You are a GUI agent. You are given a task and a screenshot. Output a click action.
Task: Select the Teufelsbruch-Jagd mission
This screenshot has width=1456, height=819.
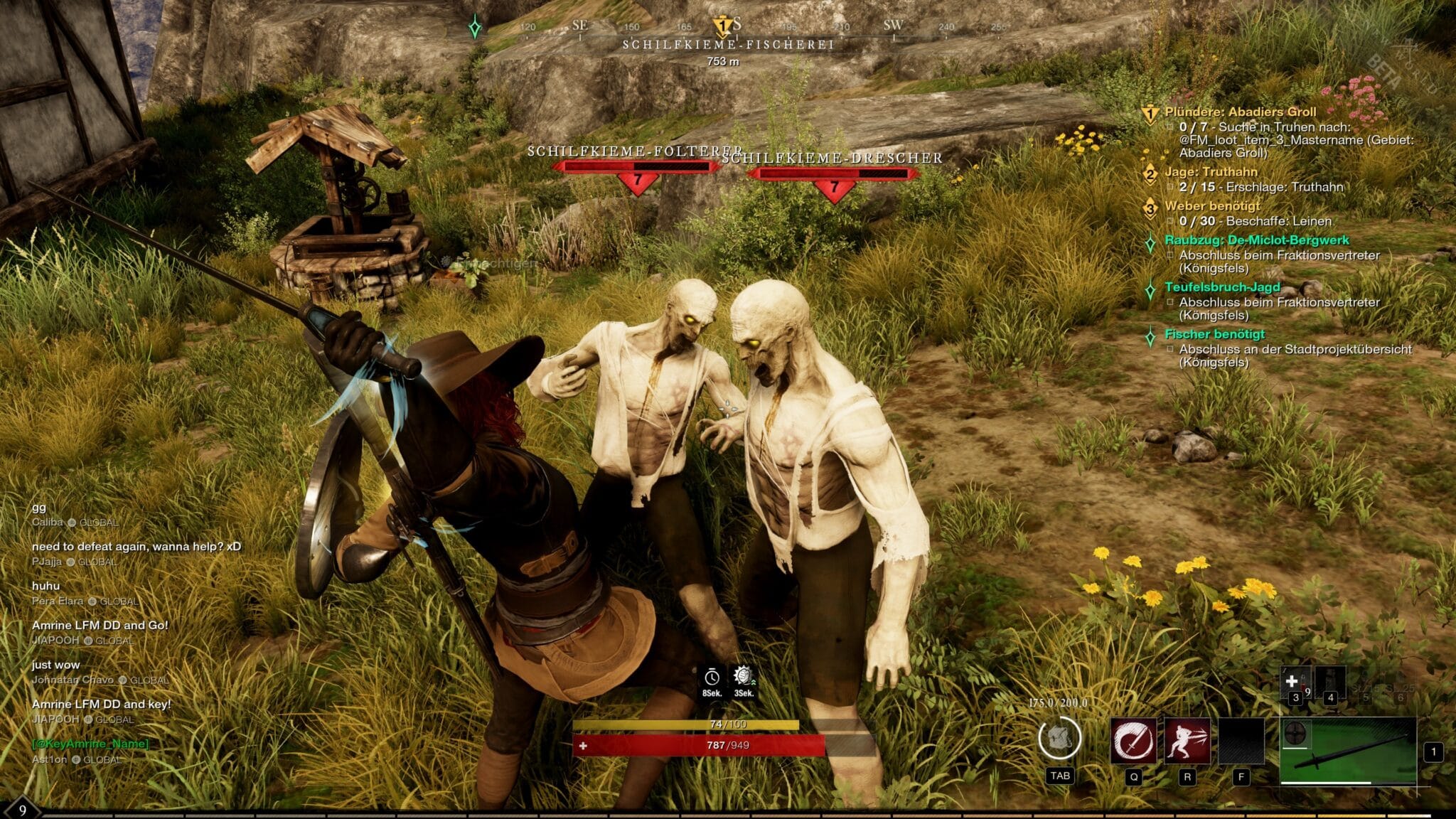click(1221, 287)
